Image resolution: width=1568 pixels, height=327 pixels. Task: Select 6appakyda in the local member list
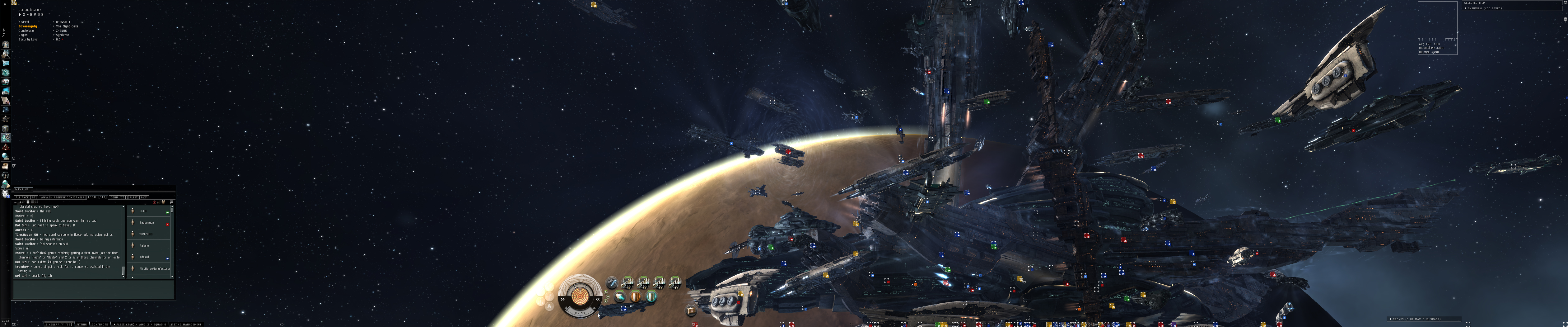147,223
